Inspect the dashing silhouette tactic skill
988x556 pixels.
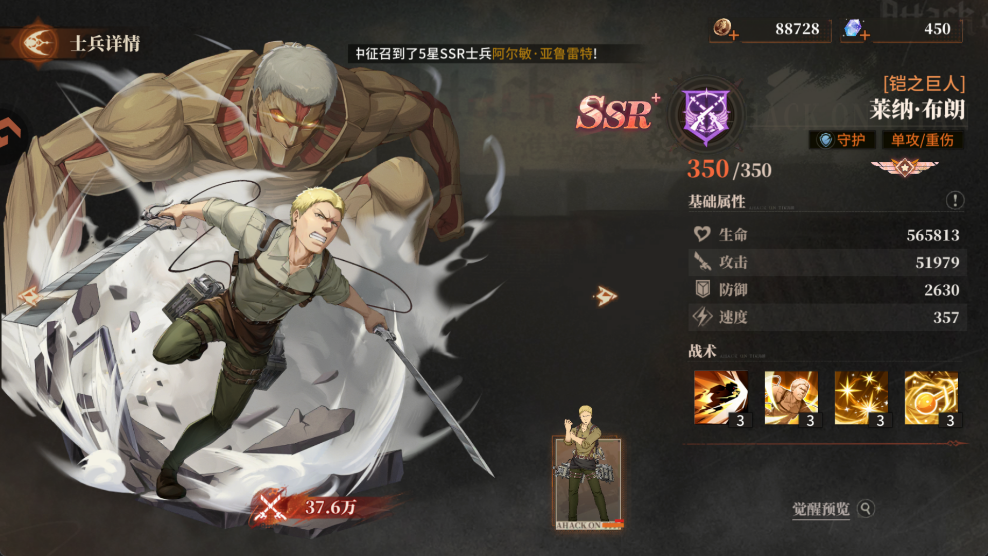point(720,398)
